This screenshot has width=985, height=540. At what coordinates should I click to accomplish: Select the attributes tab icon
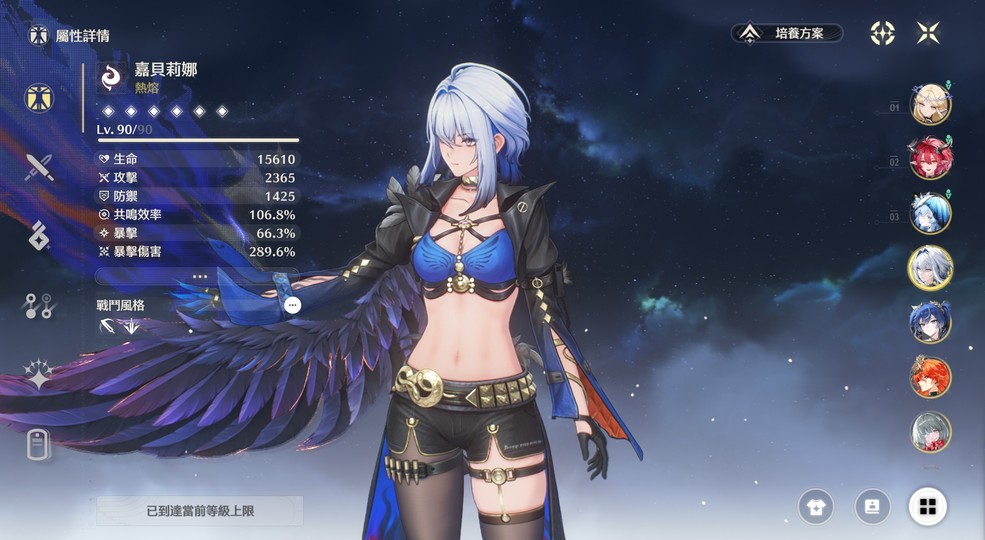39,98
